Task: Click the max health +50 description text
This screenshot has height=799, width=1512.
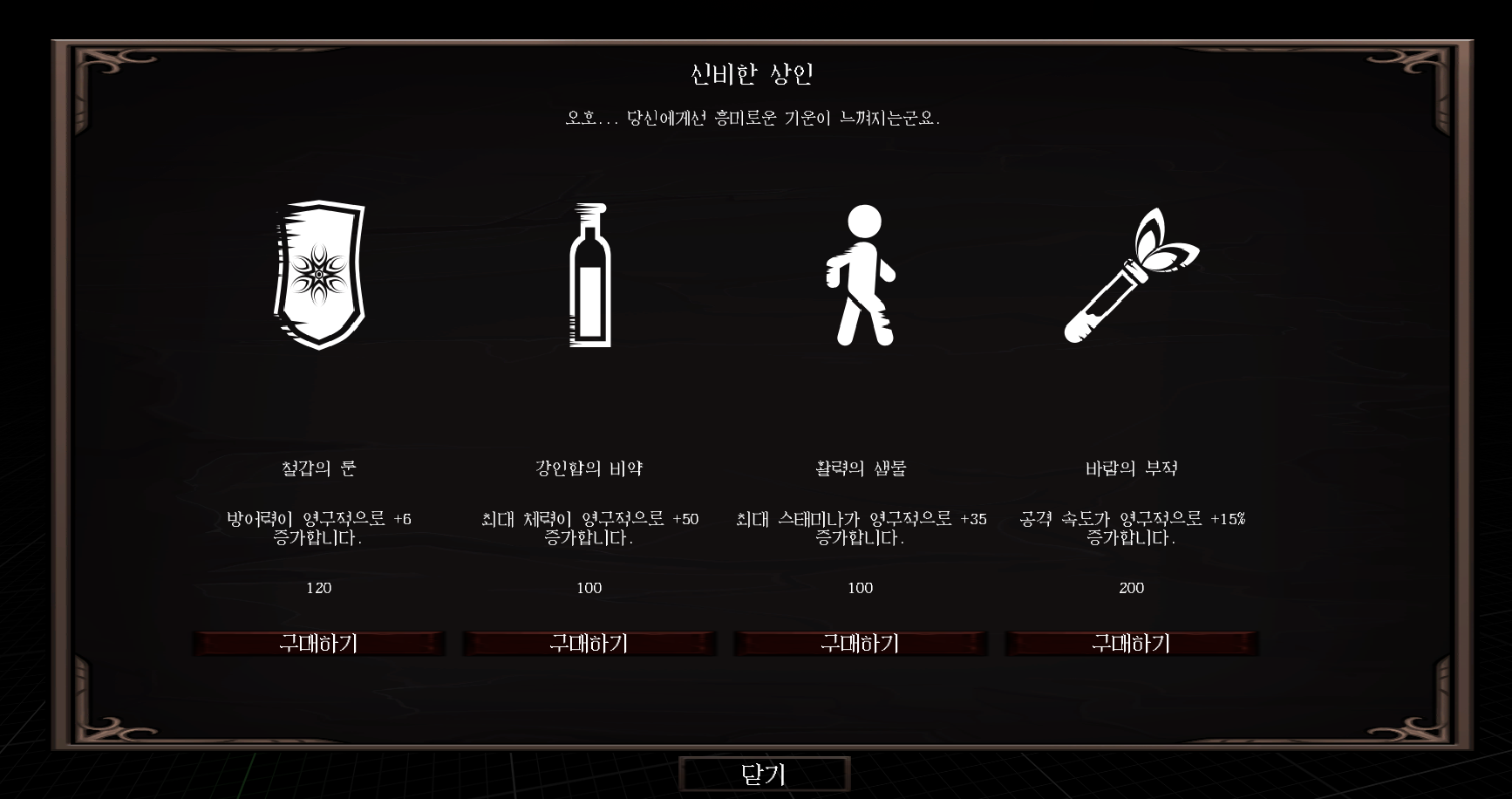Action: (x=589, y=526)
